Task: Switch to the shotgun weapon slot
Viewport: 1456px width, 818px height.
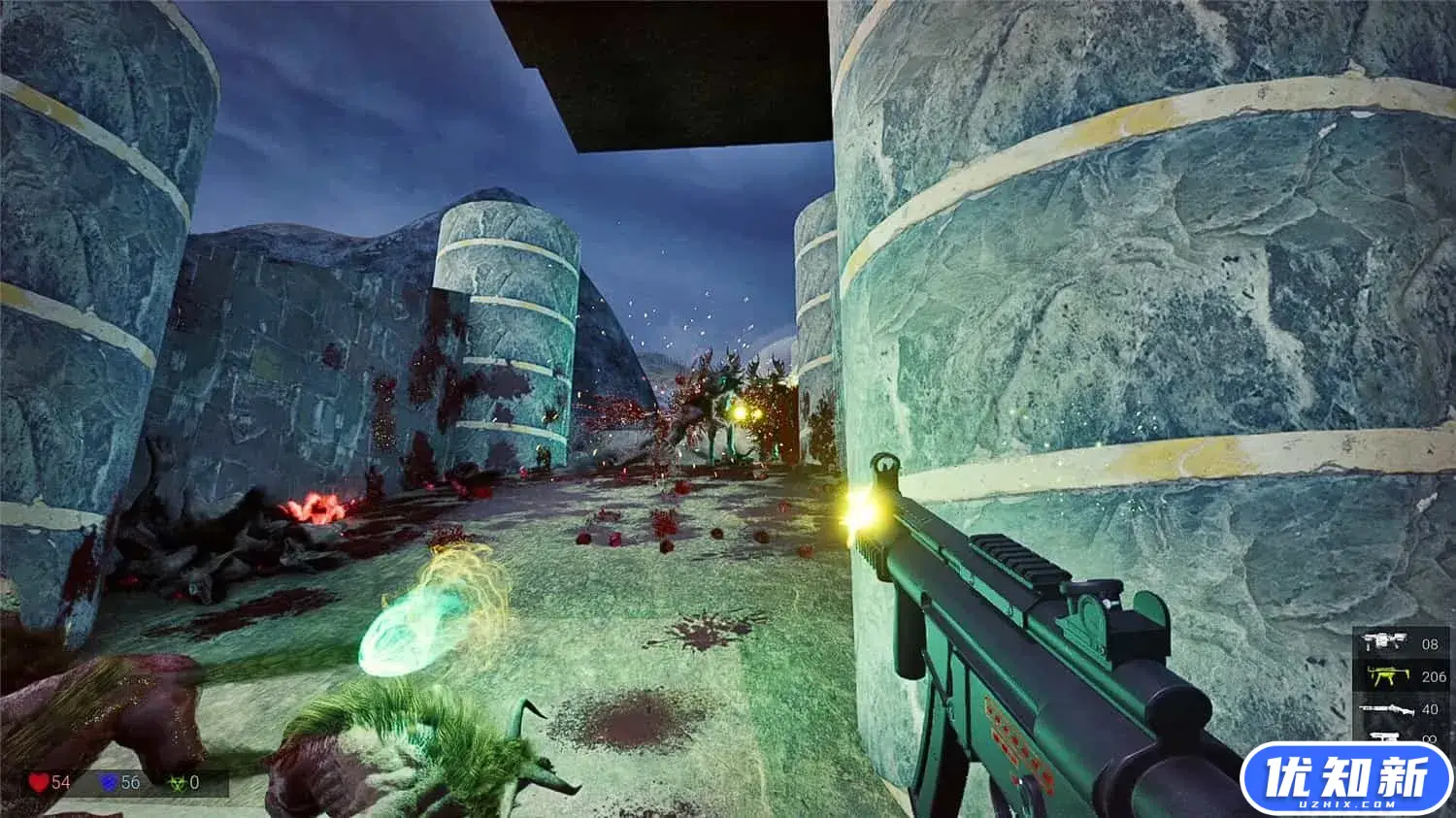Action: point(1386,709)
